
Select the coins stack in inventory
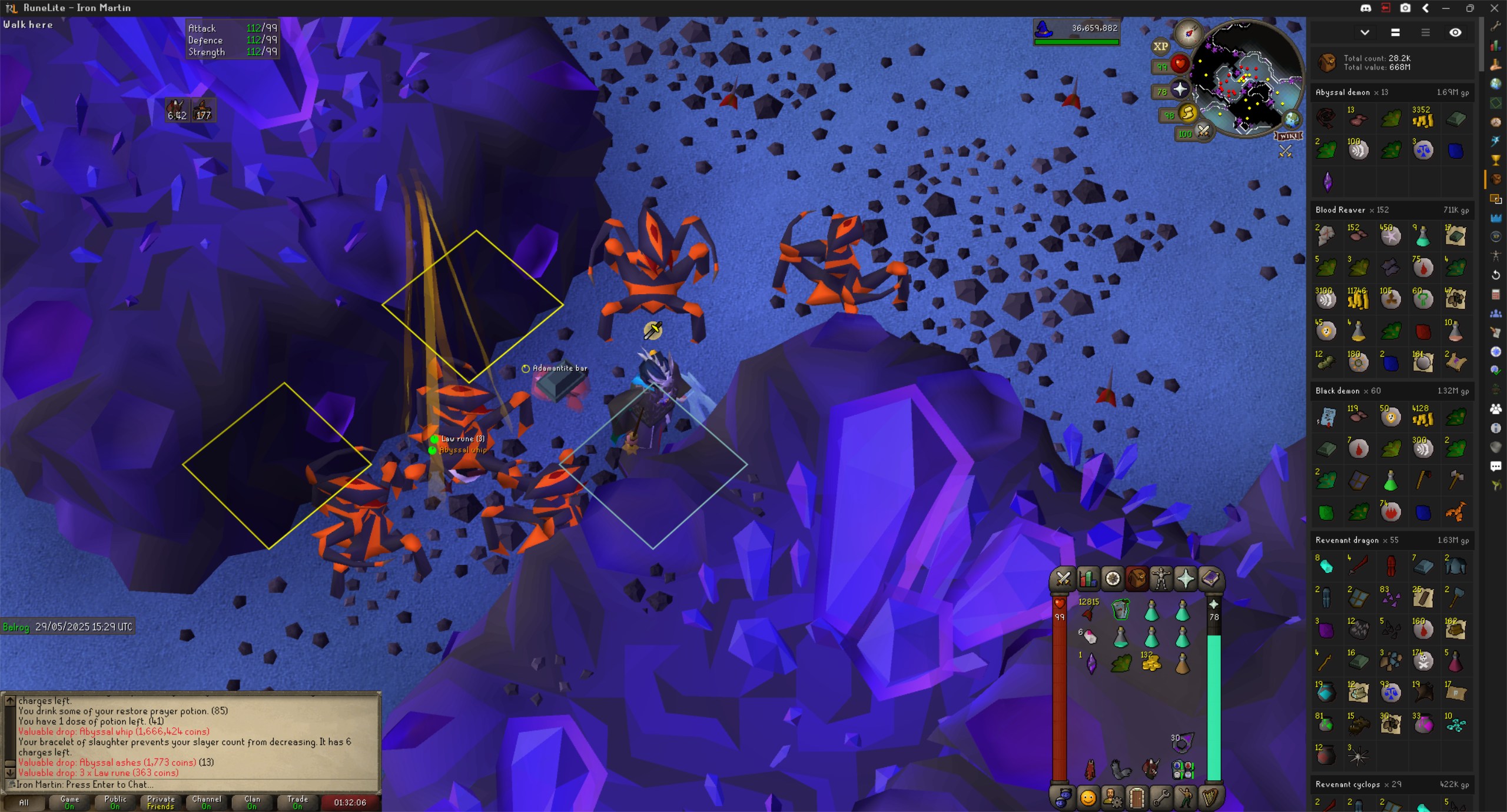click(x=1150, y=663)
